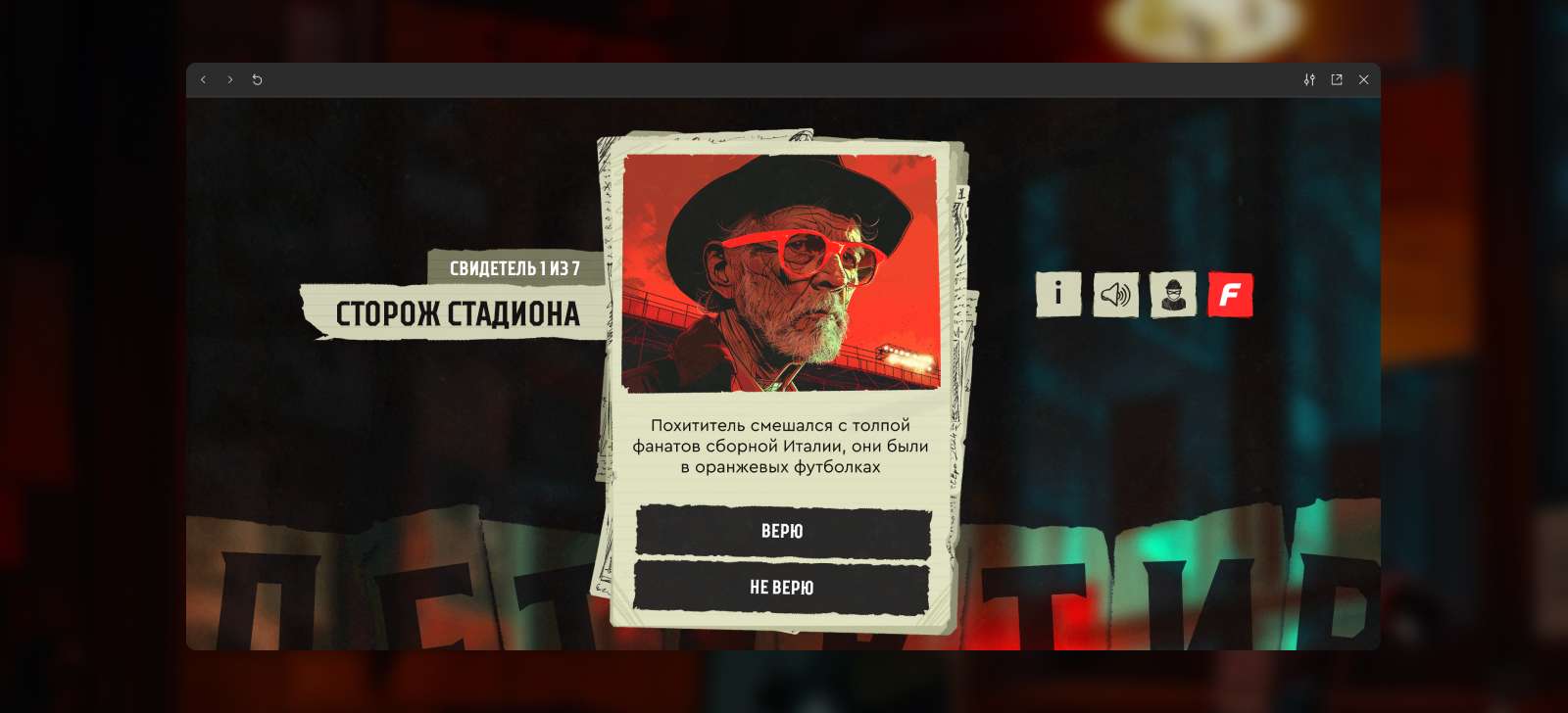This screenshot has width=1568, height=713.
Task: Open the masked thief suspect icon
Action: [1173, 294]
